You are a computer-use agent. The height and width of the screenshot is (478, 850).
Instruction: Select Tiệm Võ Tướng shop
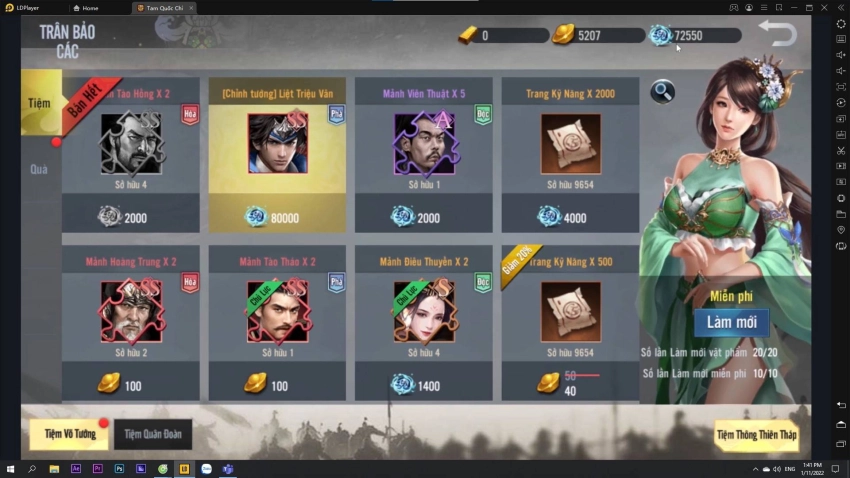pos(69,434)
